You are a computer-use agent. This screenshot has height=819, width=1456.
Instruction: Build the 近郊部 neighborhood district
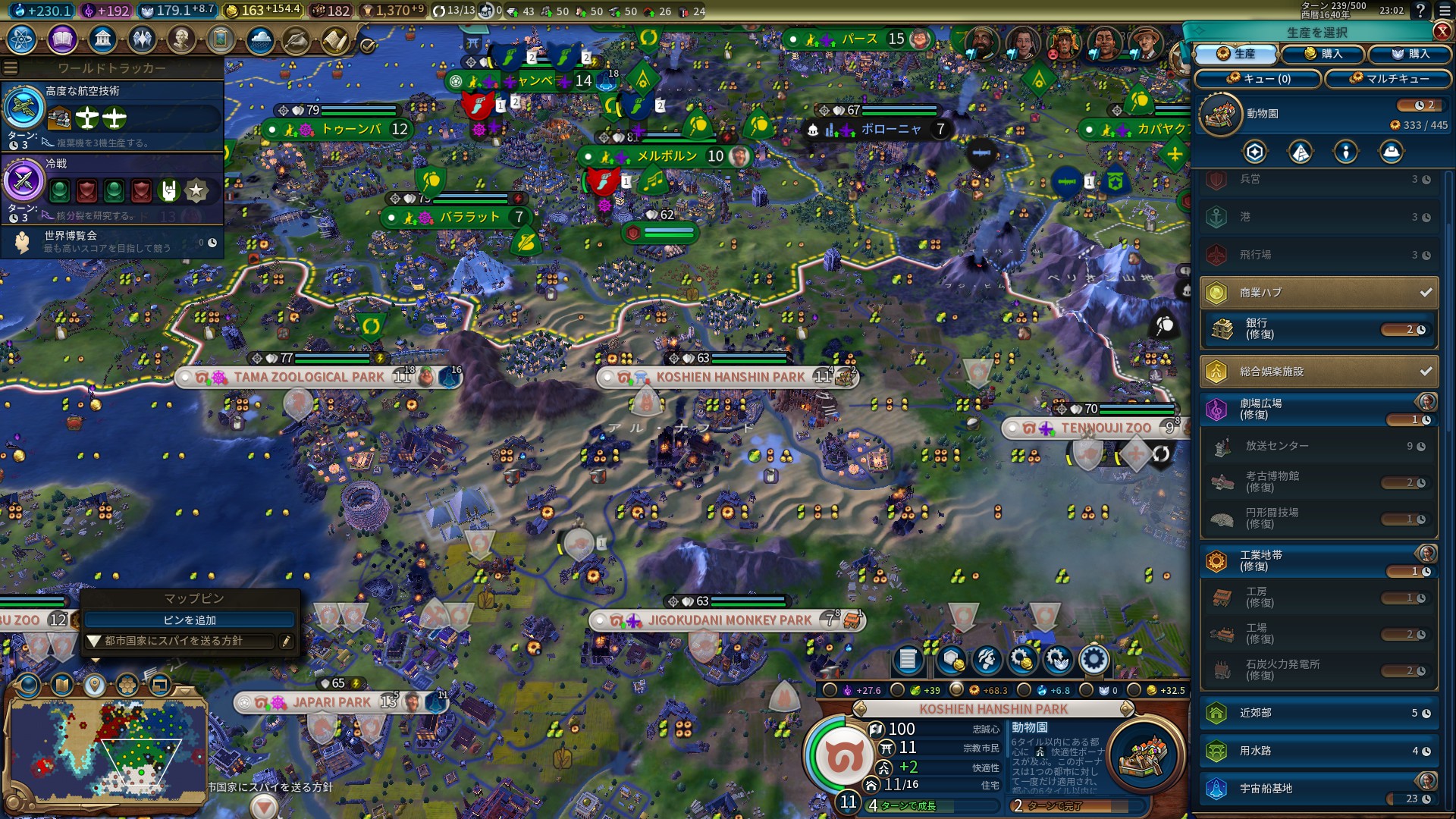[1319, 713]
